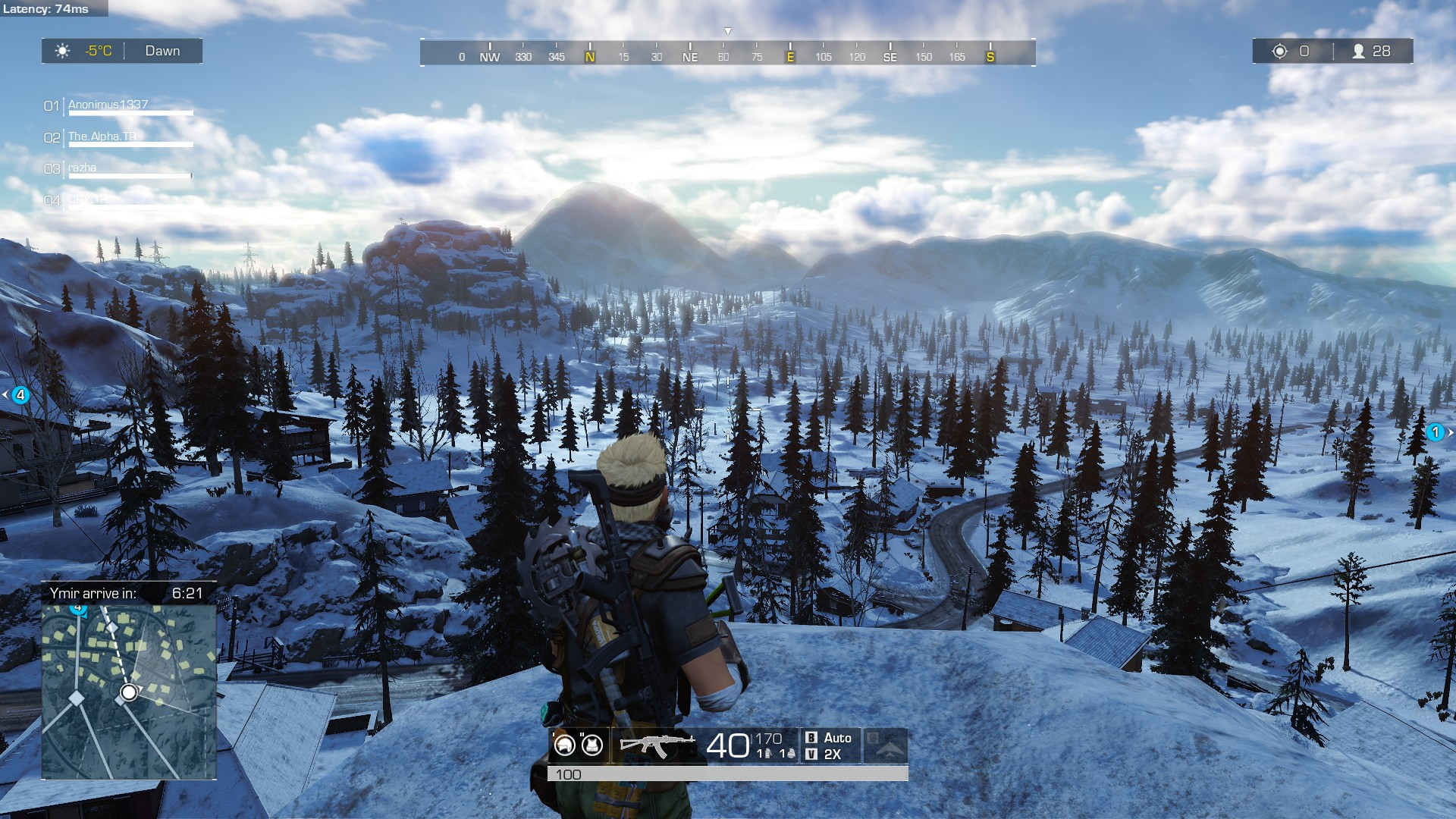Click teammate marker number 4

pos(20,395)
